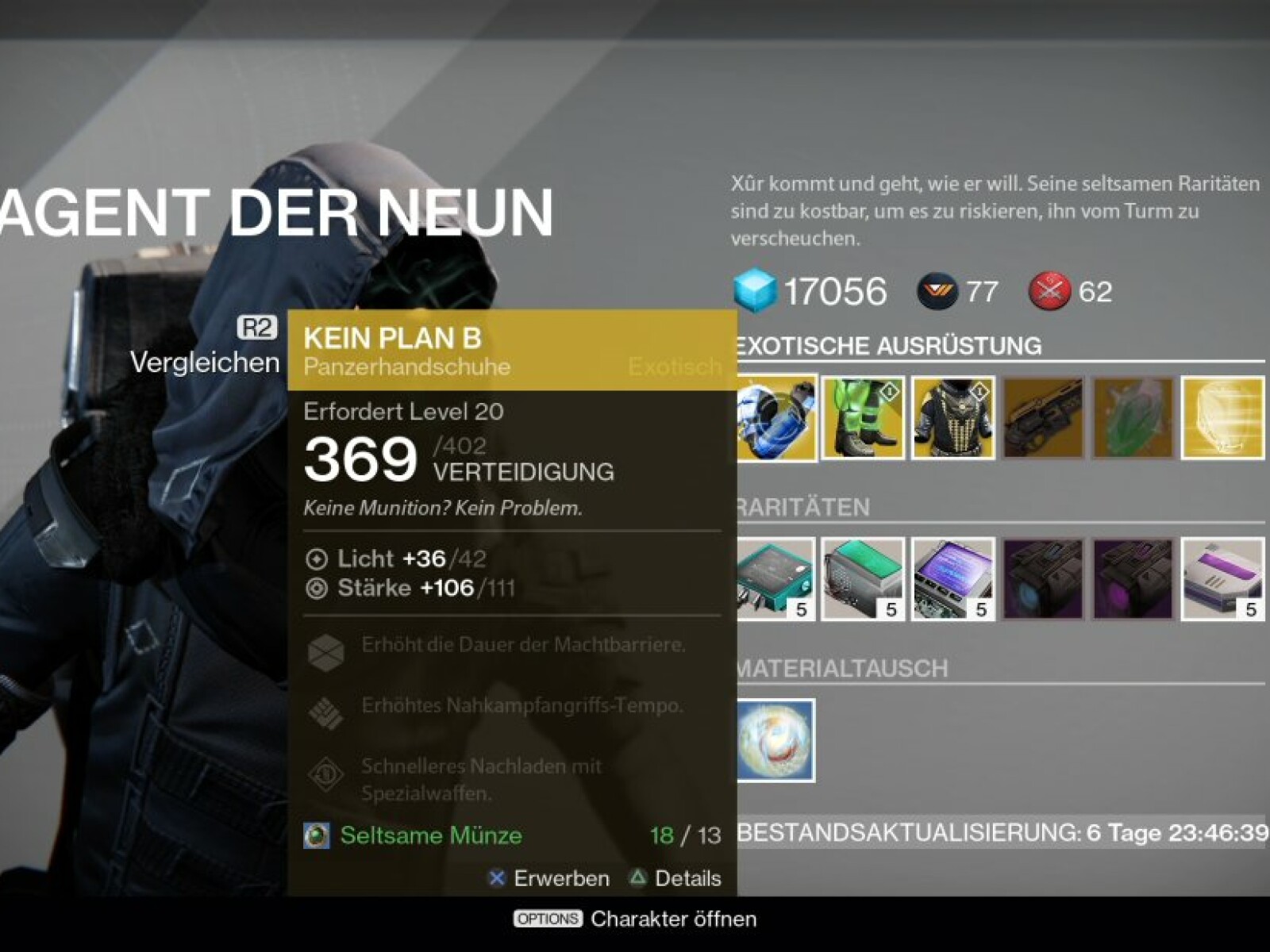Image resolution: width=1270 pixels, height=952 pixels.
Task: Select the dark ammo pack with purple light
Action: point(1133,579)
